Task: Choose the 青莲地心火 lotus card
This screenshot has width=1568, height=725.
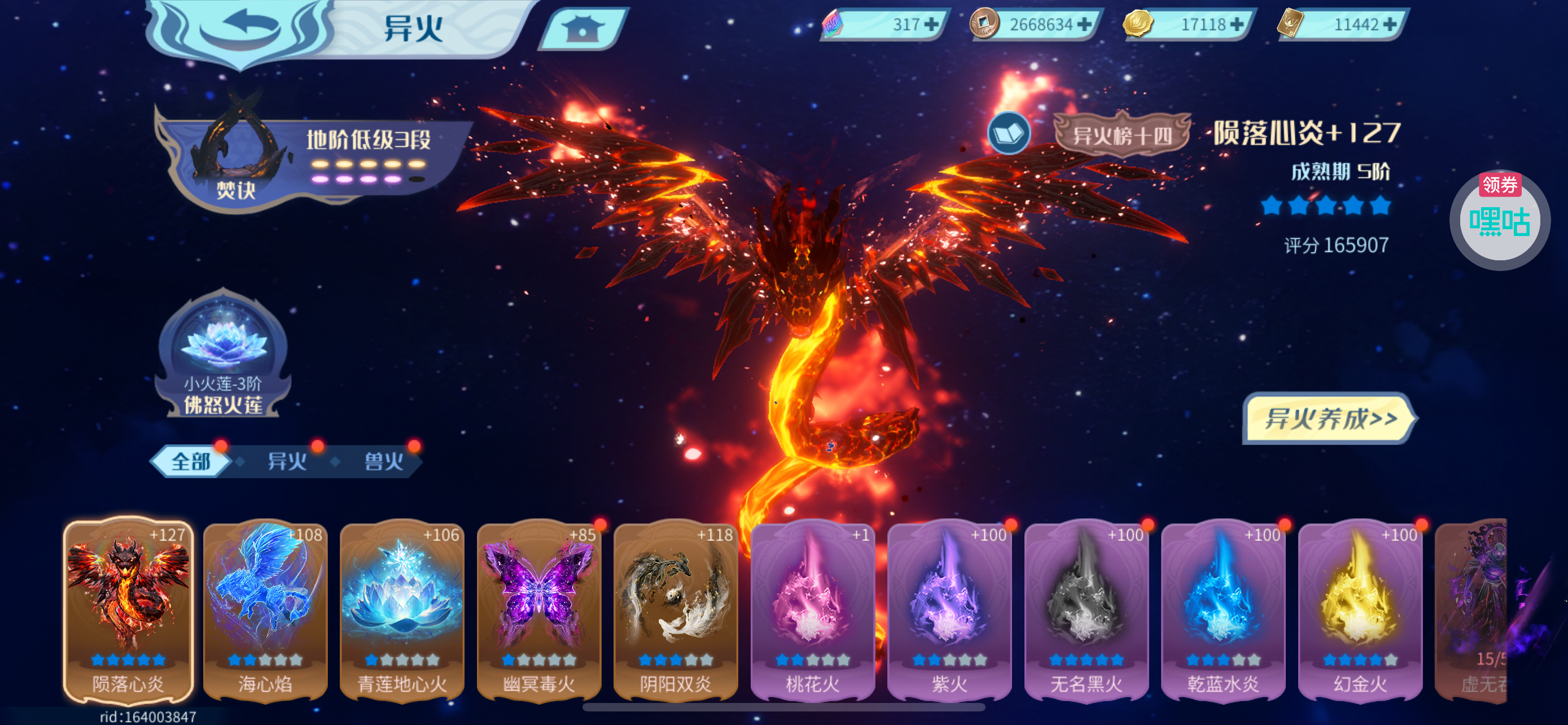Action: pos(402,610)
